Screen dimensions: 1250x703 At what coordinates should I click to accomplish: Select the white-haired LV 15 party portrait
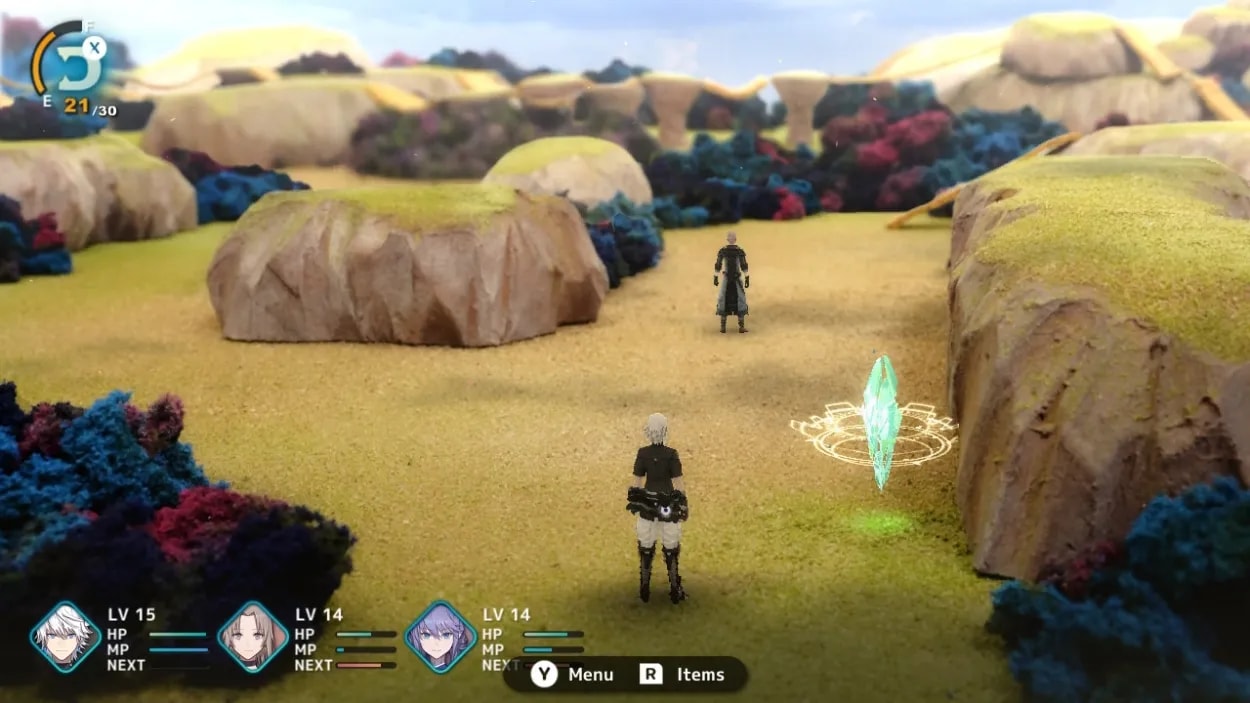pyautogui.click(x=65, y=637)
